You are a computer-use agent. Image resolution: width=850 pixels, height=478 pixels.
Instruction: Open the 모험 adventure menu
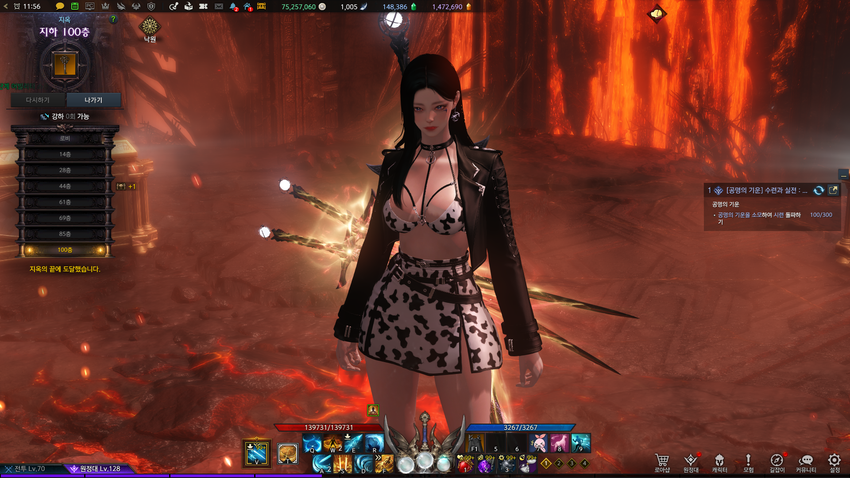pyautogui.click(x=748, y=460)
